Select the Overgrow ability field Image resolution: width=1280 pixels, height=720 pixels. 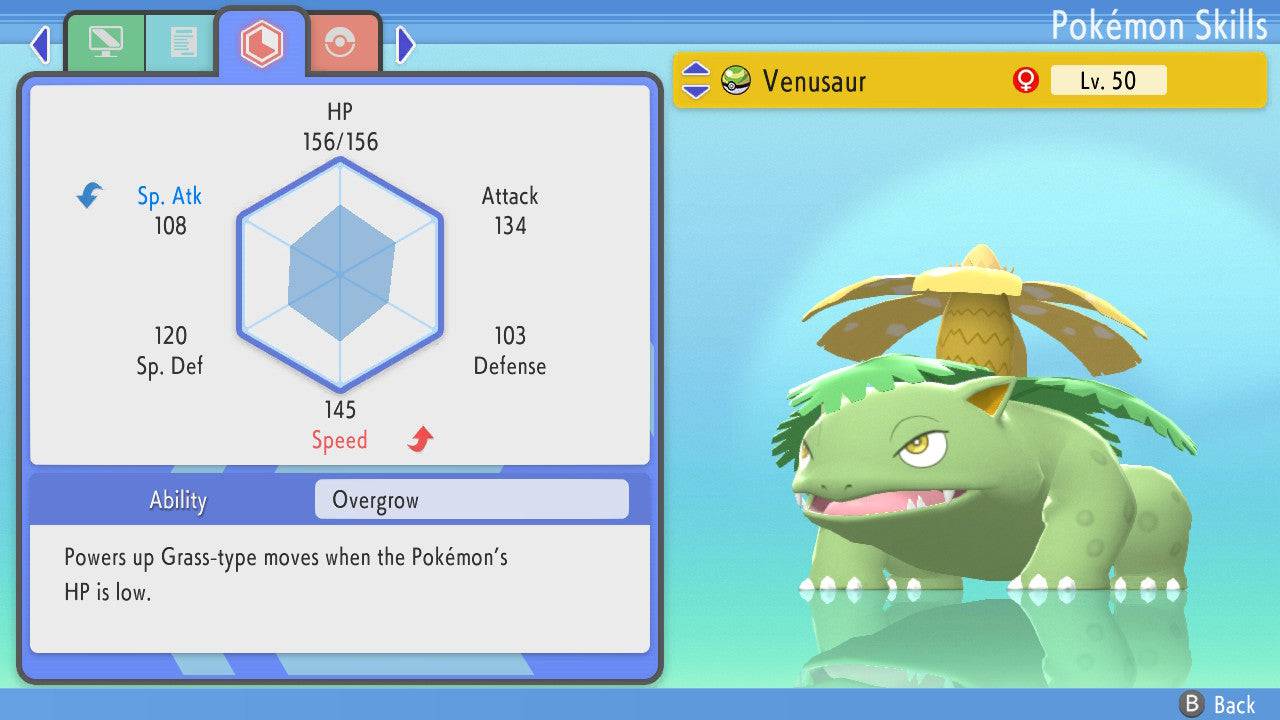tap(471, 500)
